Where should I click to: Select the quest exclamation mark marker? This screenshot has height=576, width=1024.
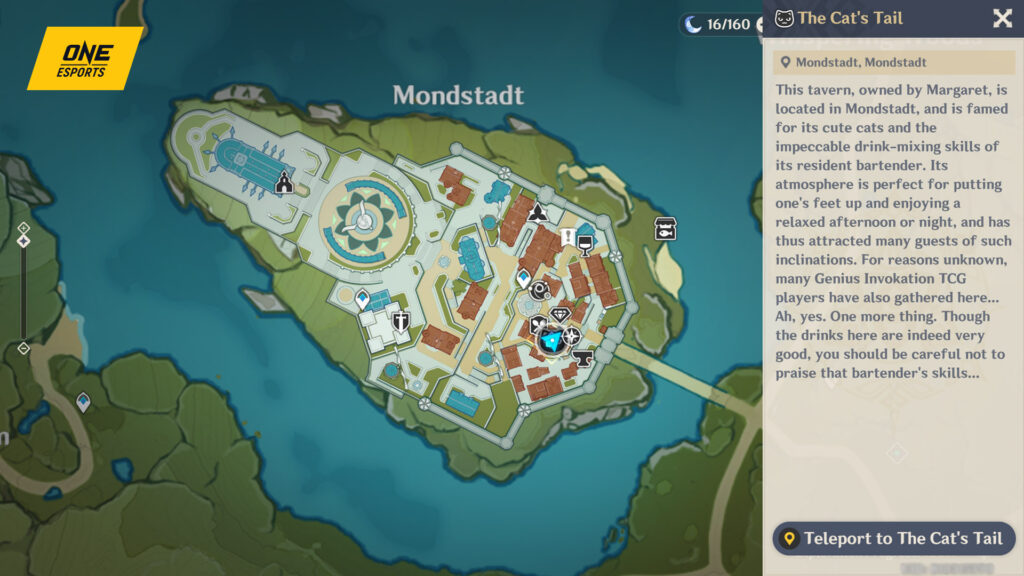coord(568,237)
